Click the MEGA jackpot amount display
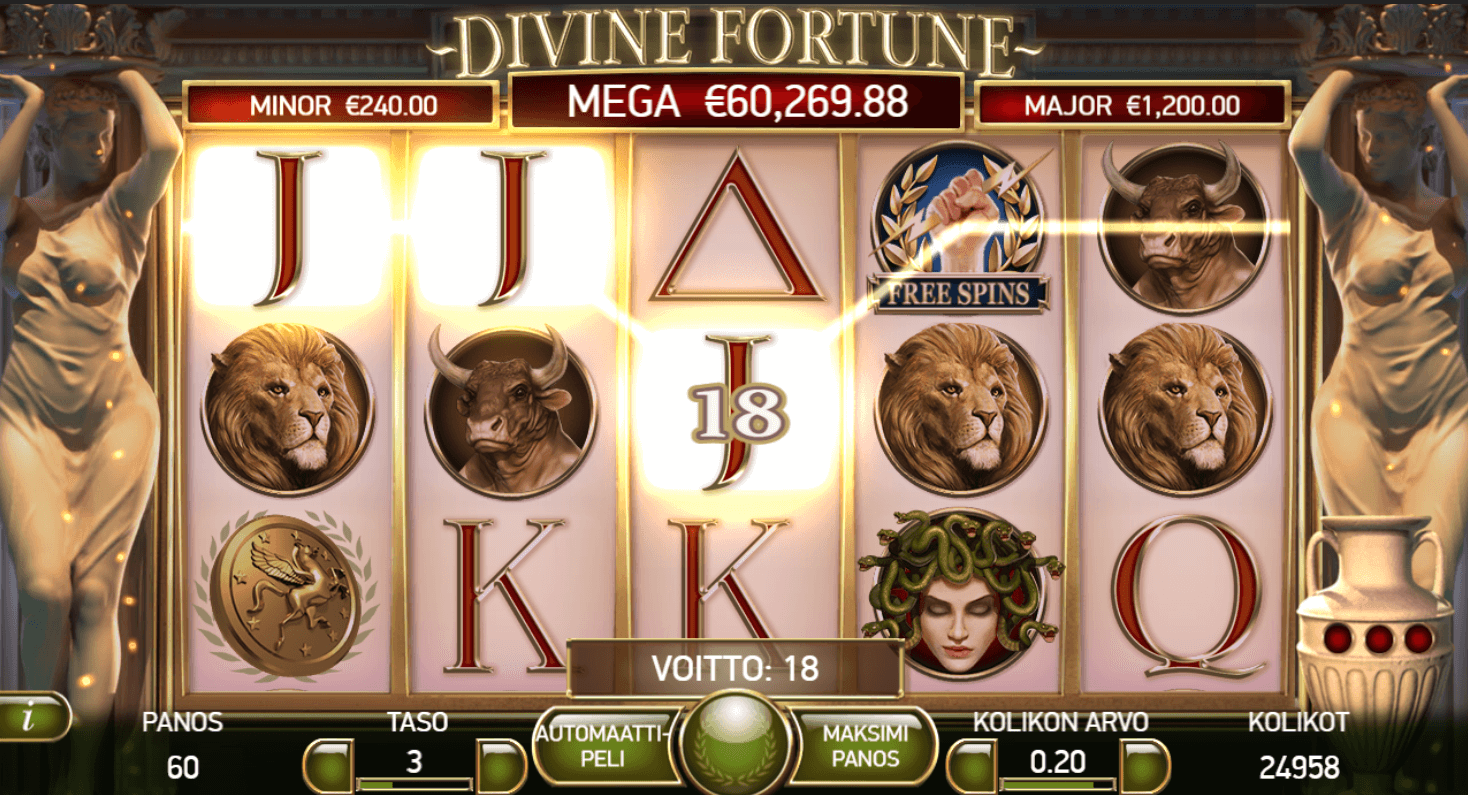The image size is (1468, 795). coord(735,100)
